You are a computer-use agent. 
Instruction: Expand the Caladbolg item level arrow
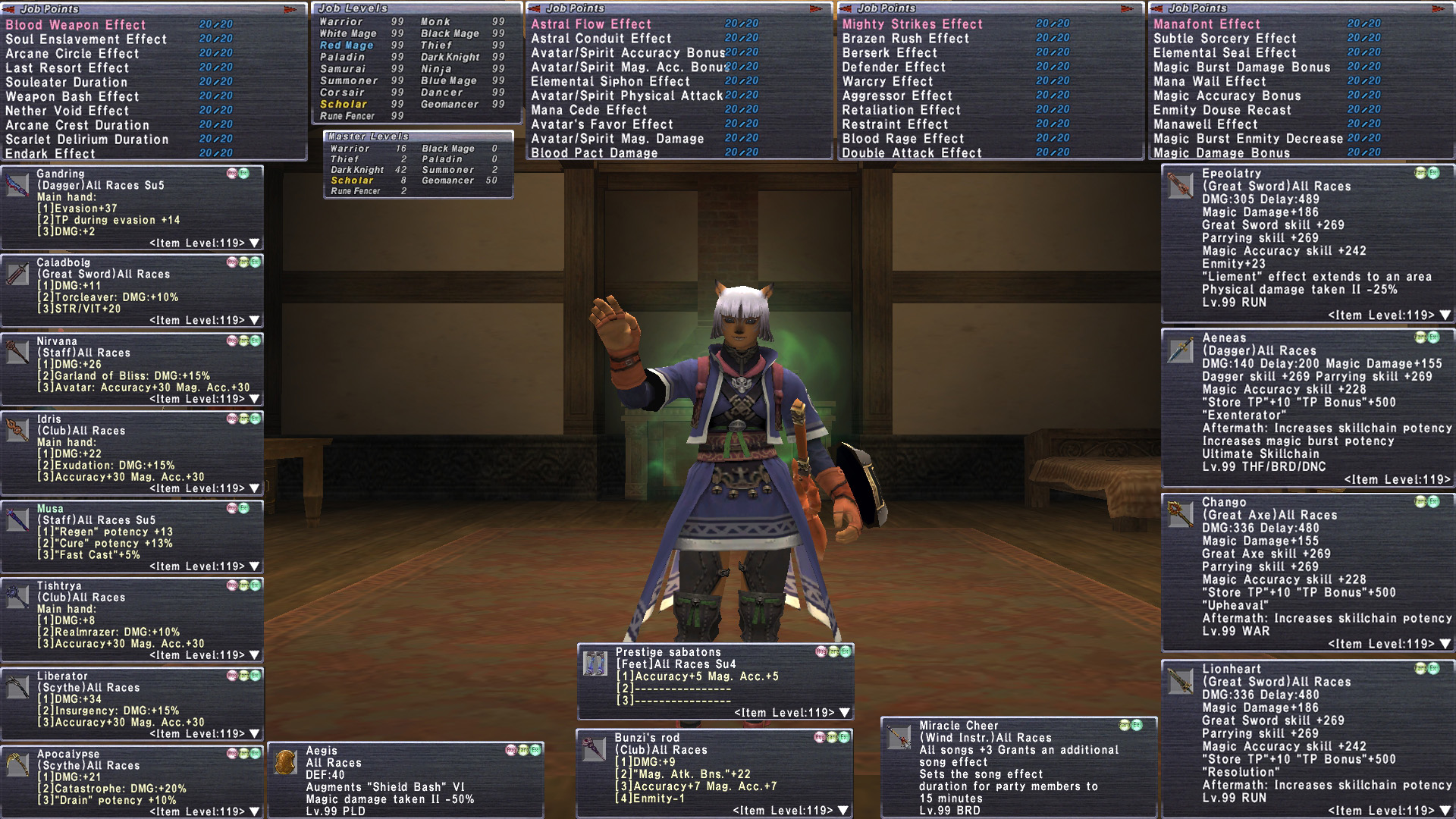tap(255, 320)
